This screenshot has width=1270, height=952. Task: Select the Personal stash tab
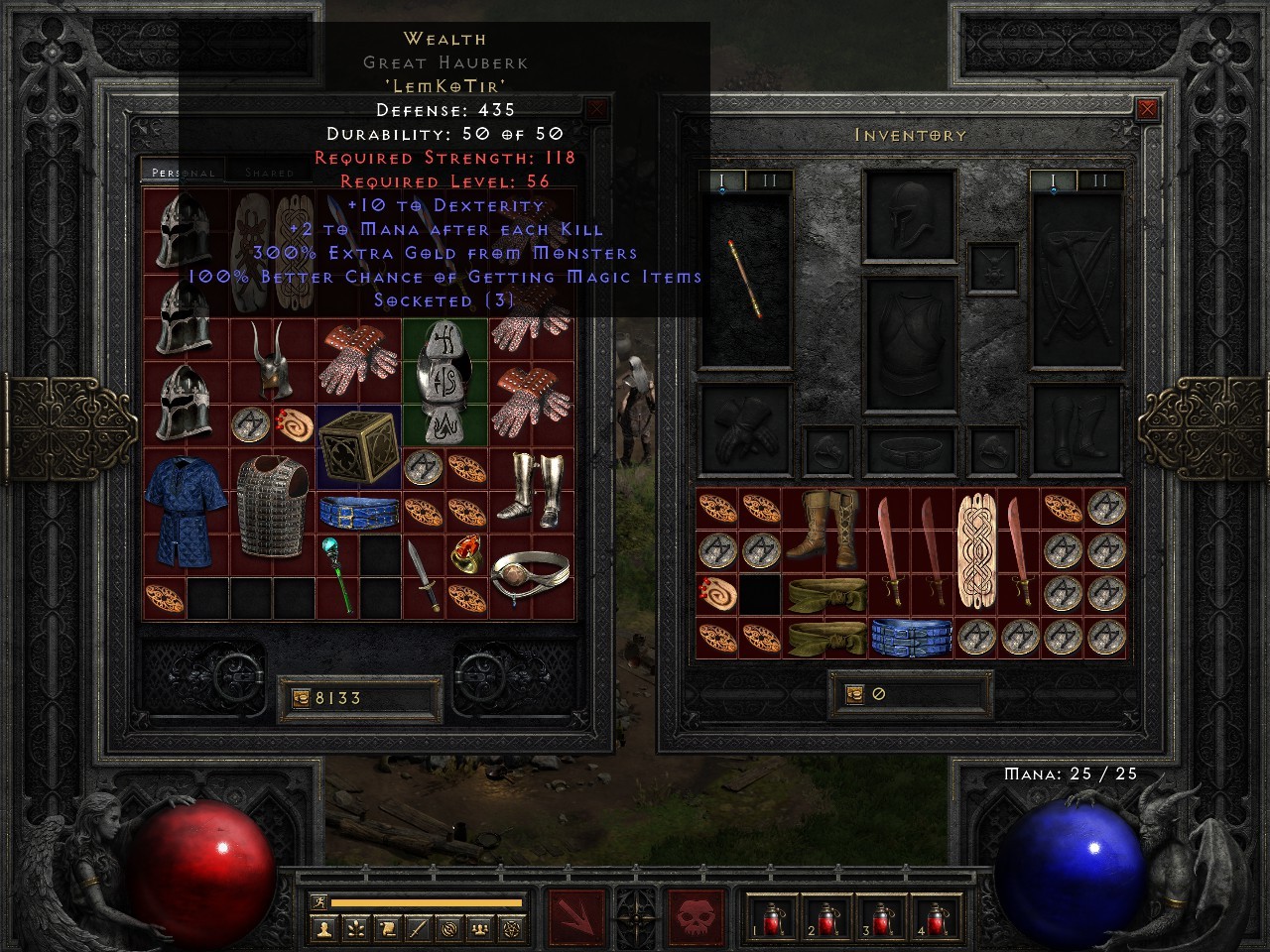point(183,172)
